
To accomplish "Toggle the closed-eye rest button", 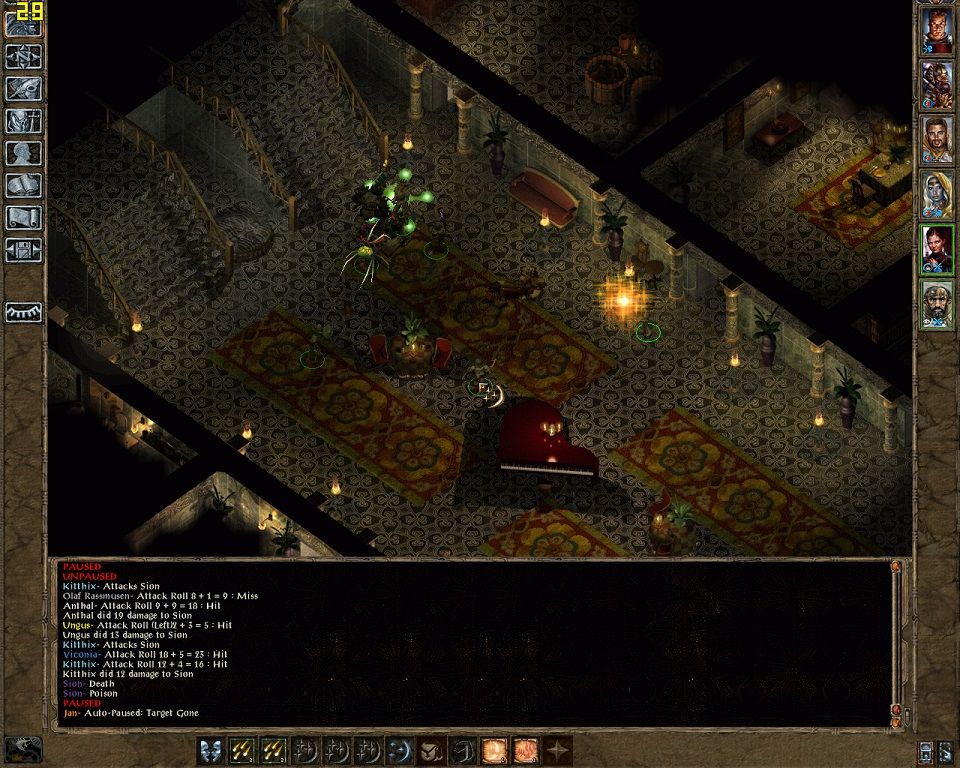I will 23,312.
